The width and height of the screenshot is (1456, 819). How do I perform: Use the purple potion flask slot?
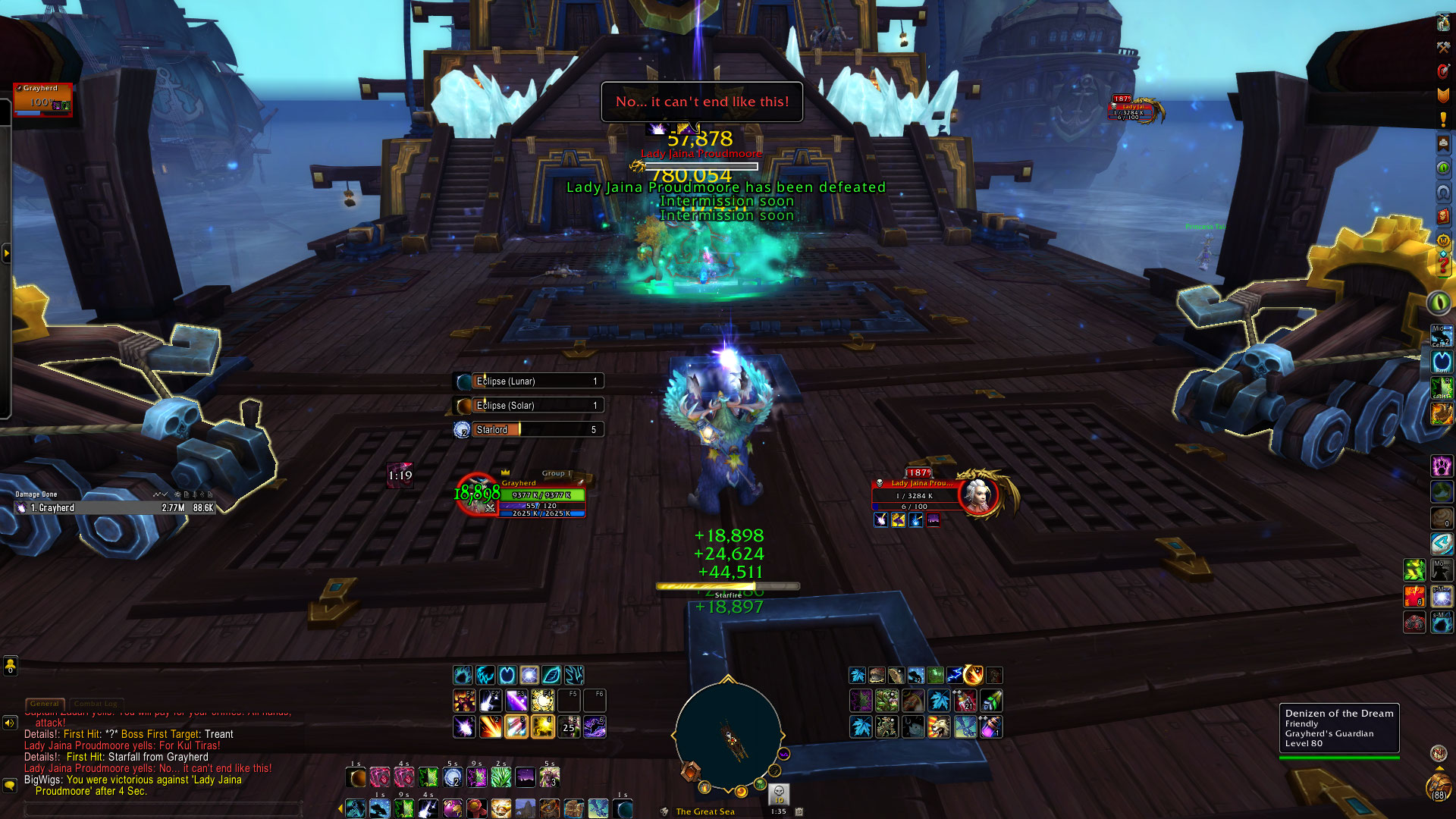click(x=991, y=727)
